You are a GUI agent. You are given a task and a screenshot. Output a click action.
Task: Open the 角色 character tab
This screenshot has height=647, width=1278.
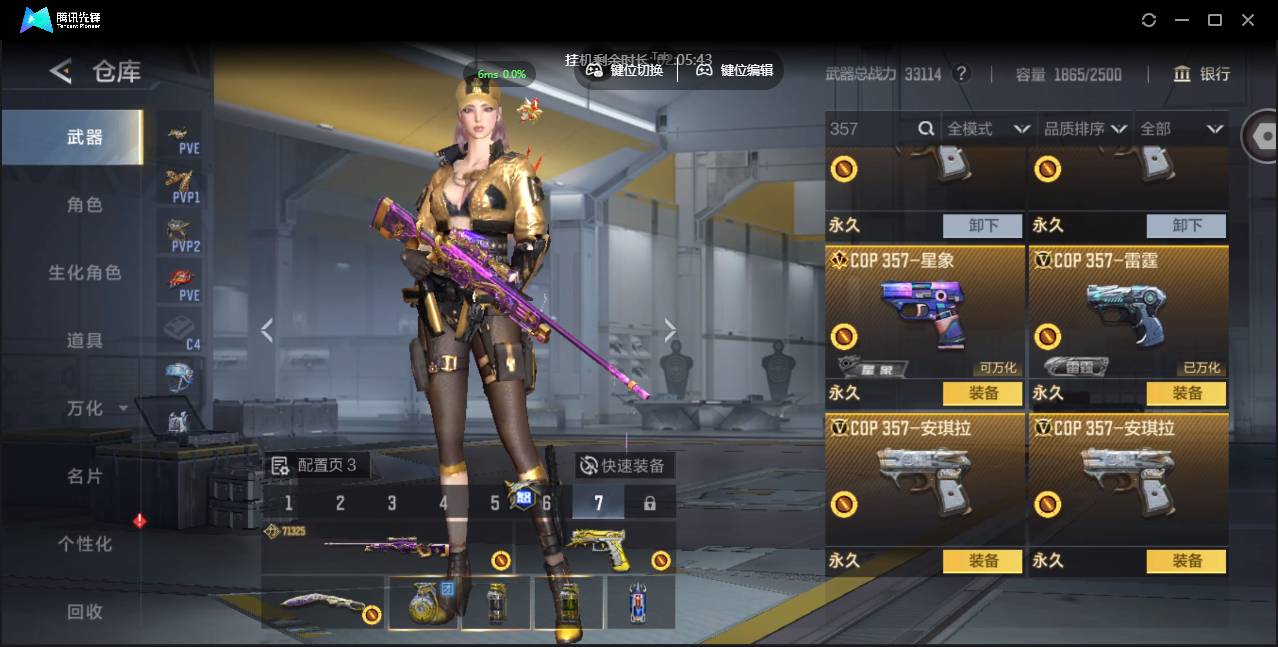tap(84, 205)
